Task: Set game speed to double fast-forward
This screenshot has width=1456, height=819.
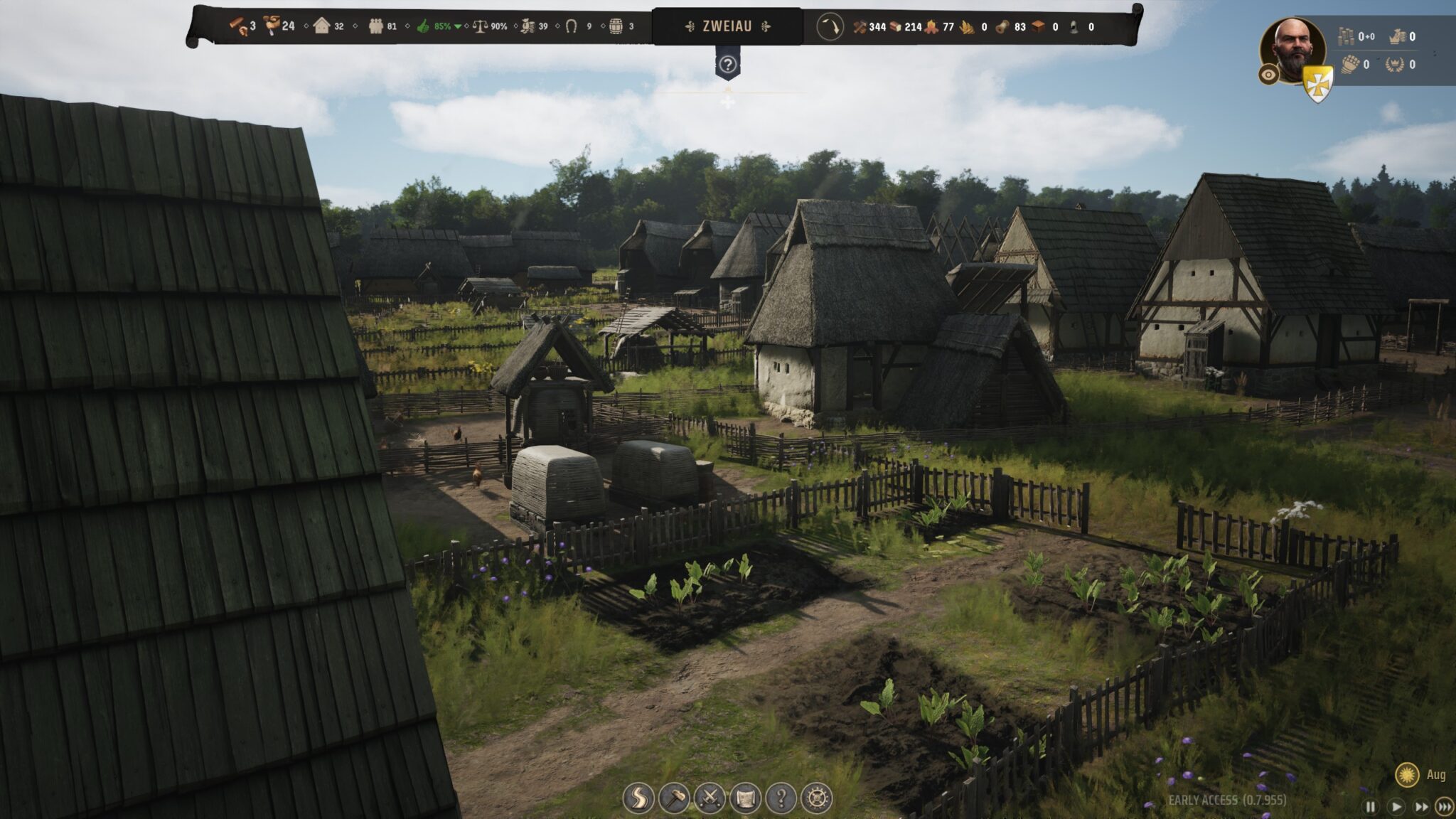Action: coord(1420,806)
